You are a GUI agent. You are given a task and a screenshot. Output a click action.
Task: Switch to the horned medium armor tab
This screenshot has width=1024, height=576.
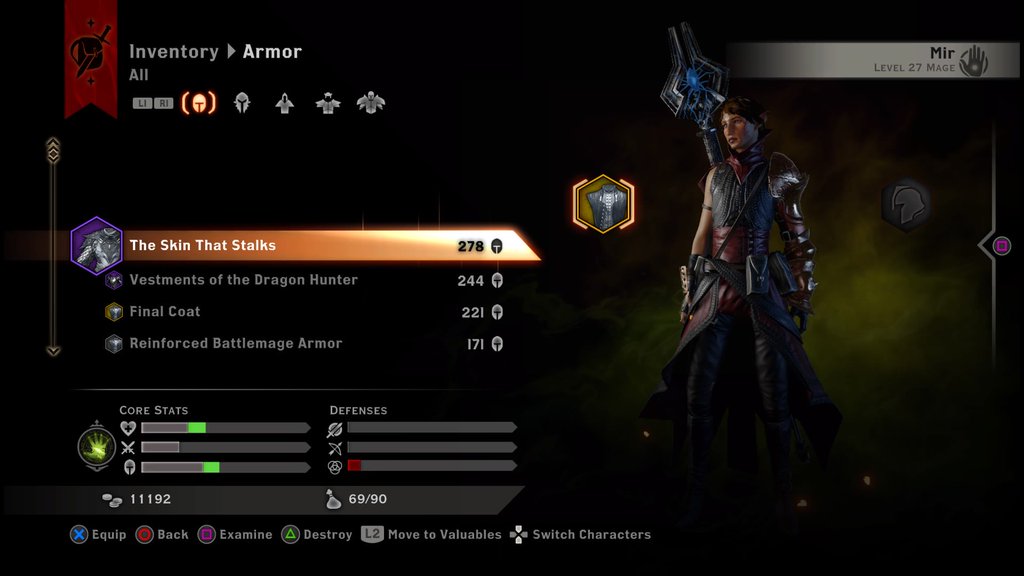[328, 103]
